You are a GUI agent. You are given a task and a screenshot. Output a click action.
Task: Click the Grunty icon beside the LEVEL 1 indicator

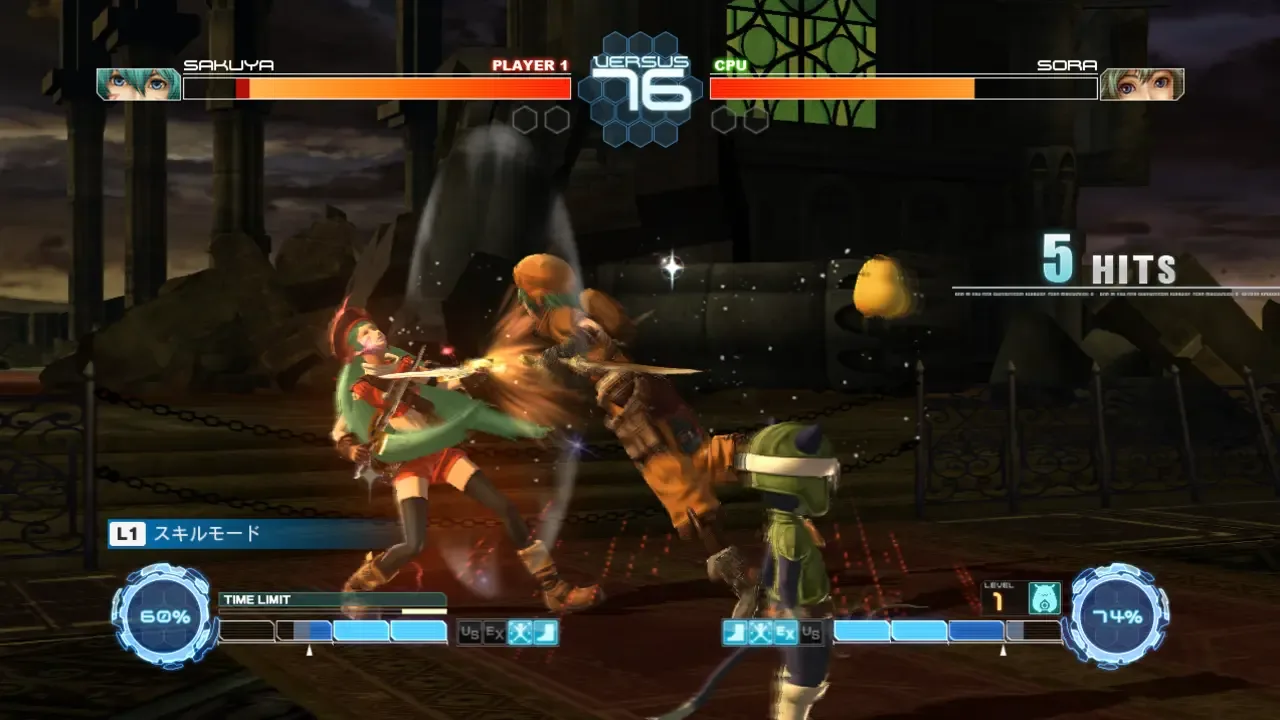click(1046, 599)
